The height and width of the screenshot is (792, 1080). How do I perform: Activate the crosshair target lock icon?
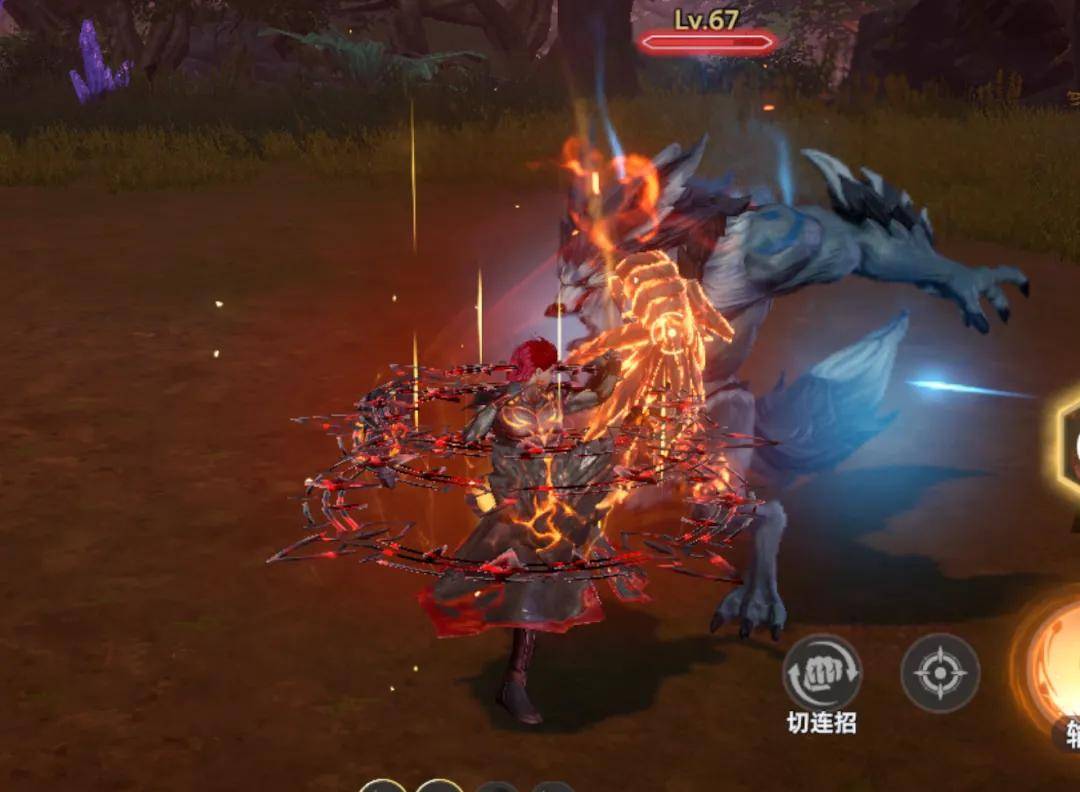pyautogui.click(x=940, y=673)
